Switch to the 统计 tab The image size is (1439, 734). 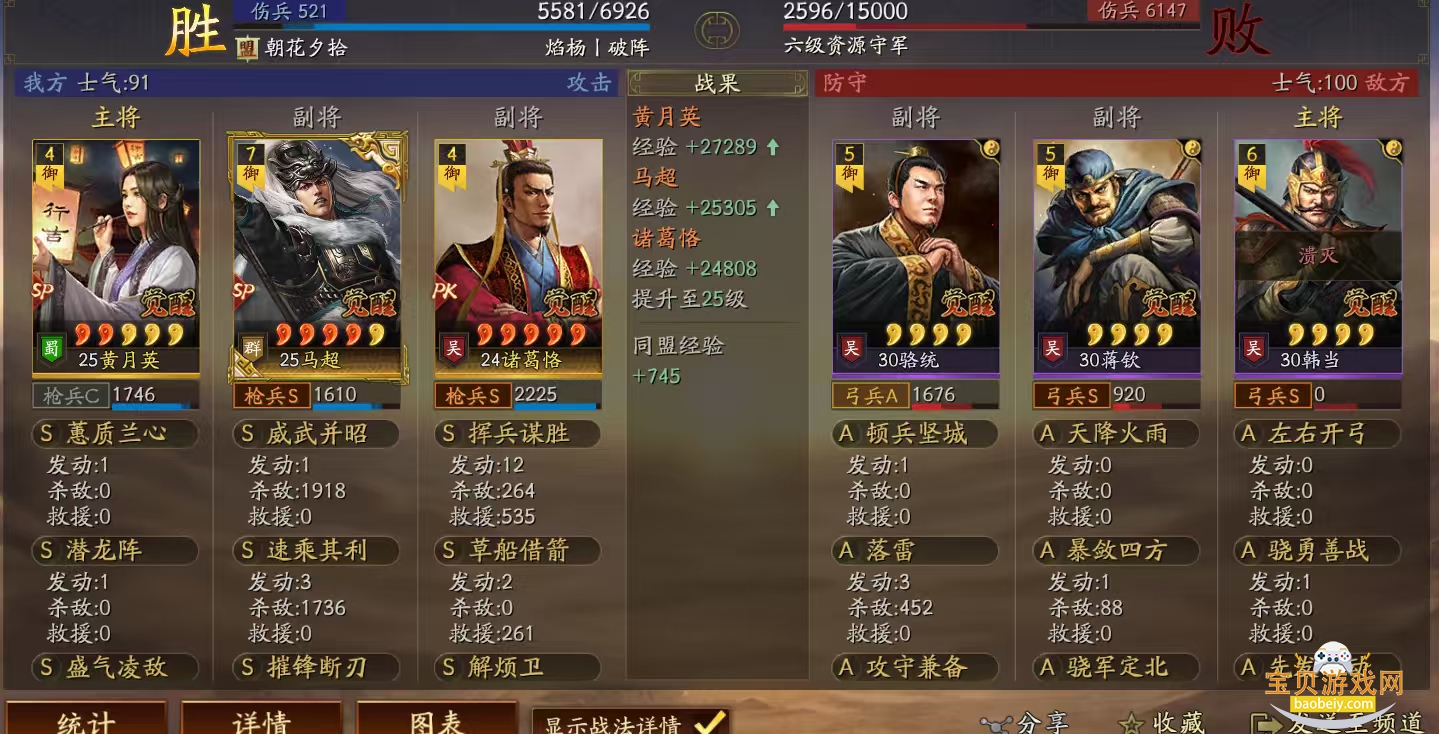coord(87,720)
